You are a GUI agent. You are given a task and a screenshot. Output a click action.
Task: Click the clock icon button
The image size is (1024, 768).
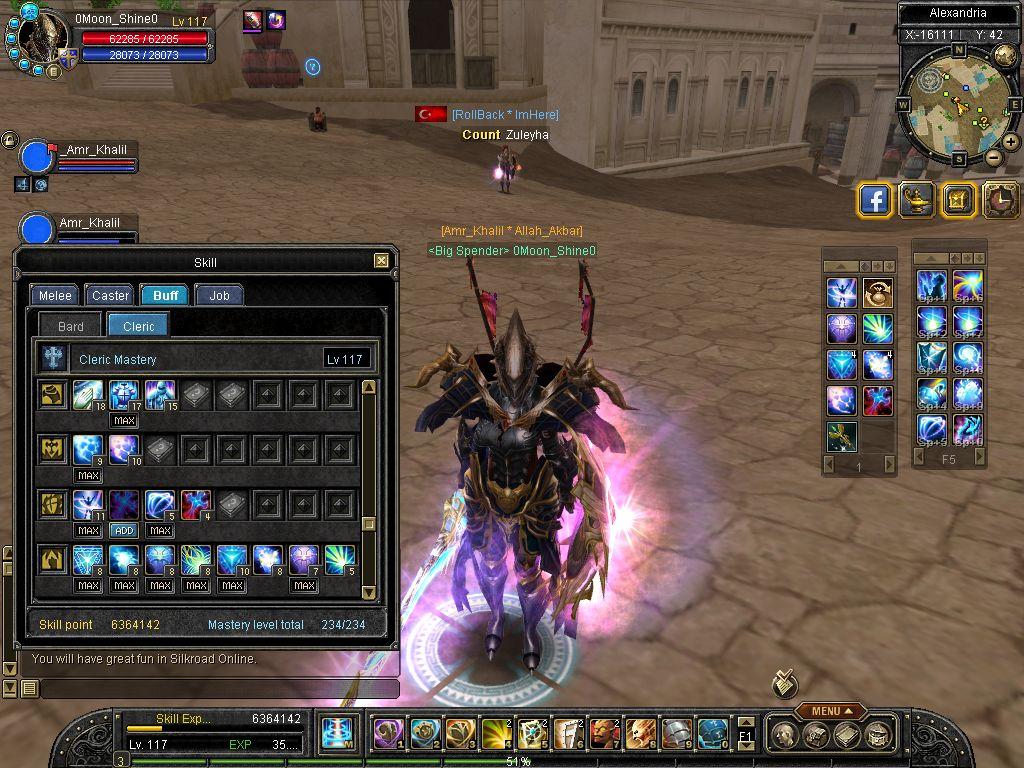click(999, 200)
